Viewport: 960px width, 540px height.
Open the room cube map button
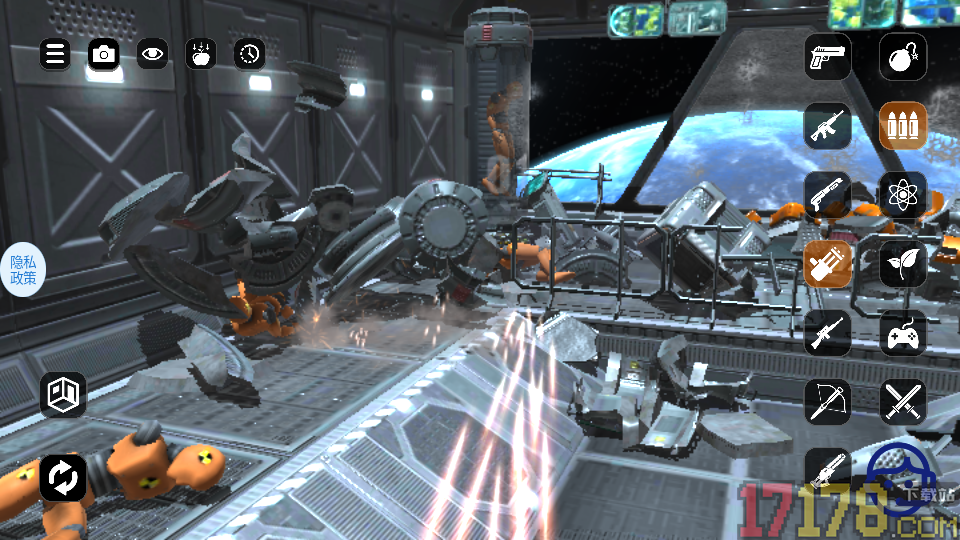click(x=63, y=394)
